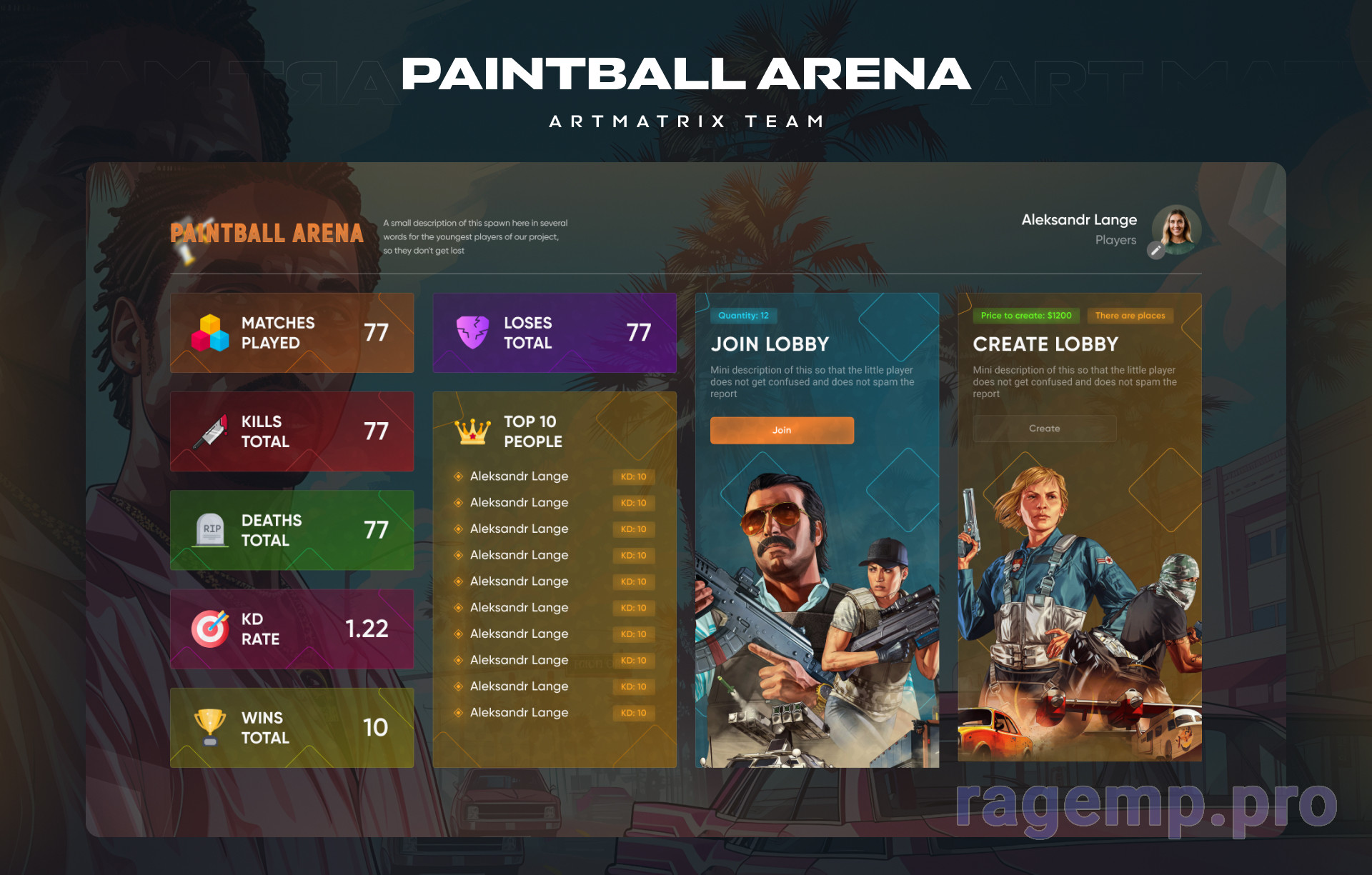The width and height of the screenshot is (1372, 875).
Task: Open Aleksandr Lange's profile avatar
Action: [x=1178, y=229]
